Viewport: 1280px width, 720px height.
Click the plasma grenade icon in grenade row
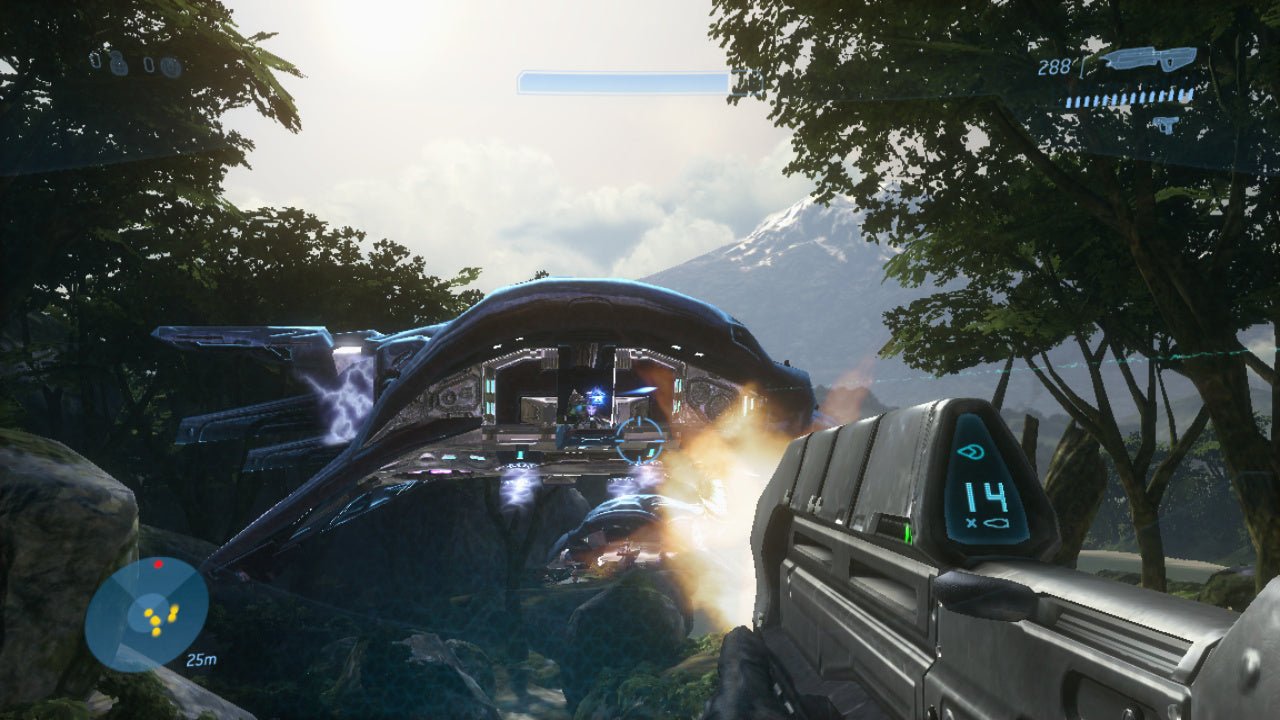pos(117,64)
